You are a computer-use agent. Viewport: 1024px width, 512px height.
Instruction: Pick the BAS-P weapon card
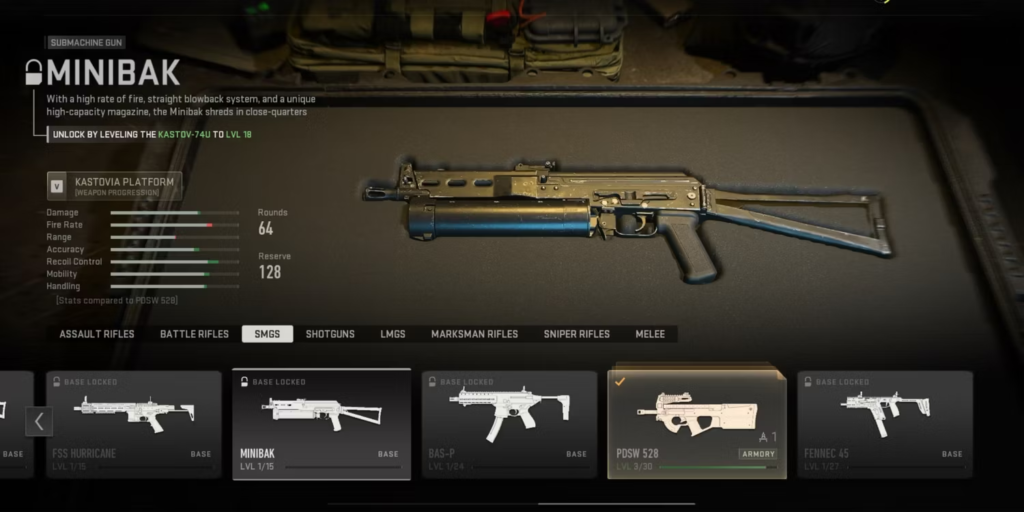pyautogui.click(x=509, y=424)
